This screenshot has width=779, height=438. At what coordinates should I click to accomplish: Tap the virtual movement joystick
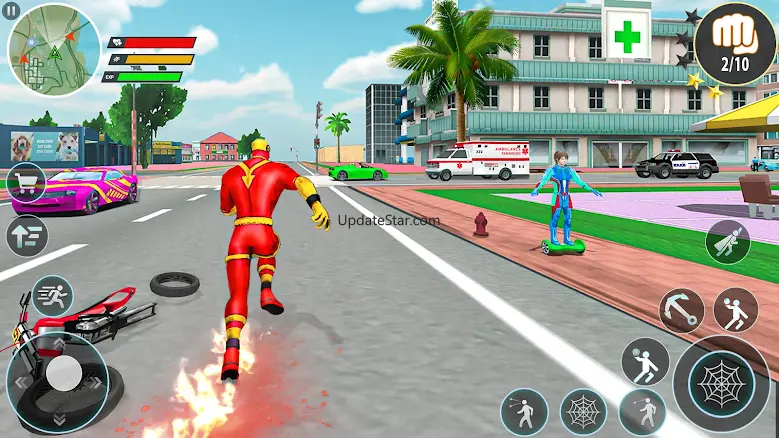pyautogui.click(x=63, y=375)
